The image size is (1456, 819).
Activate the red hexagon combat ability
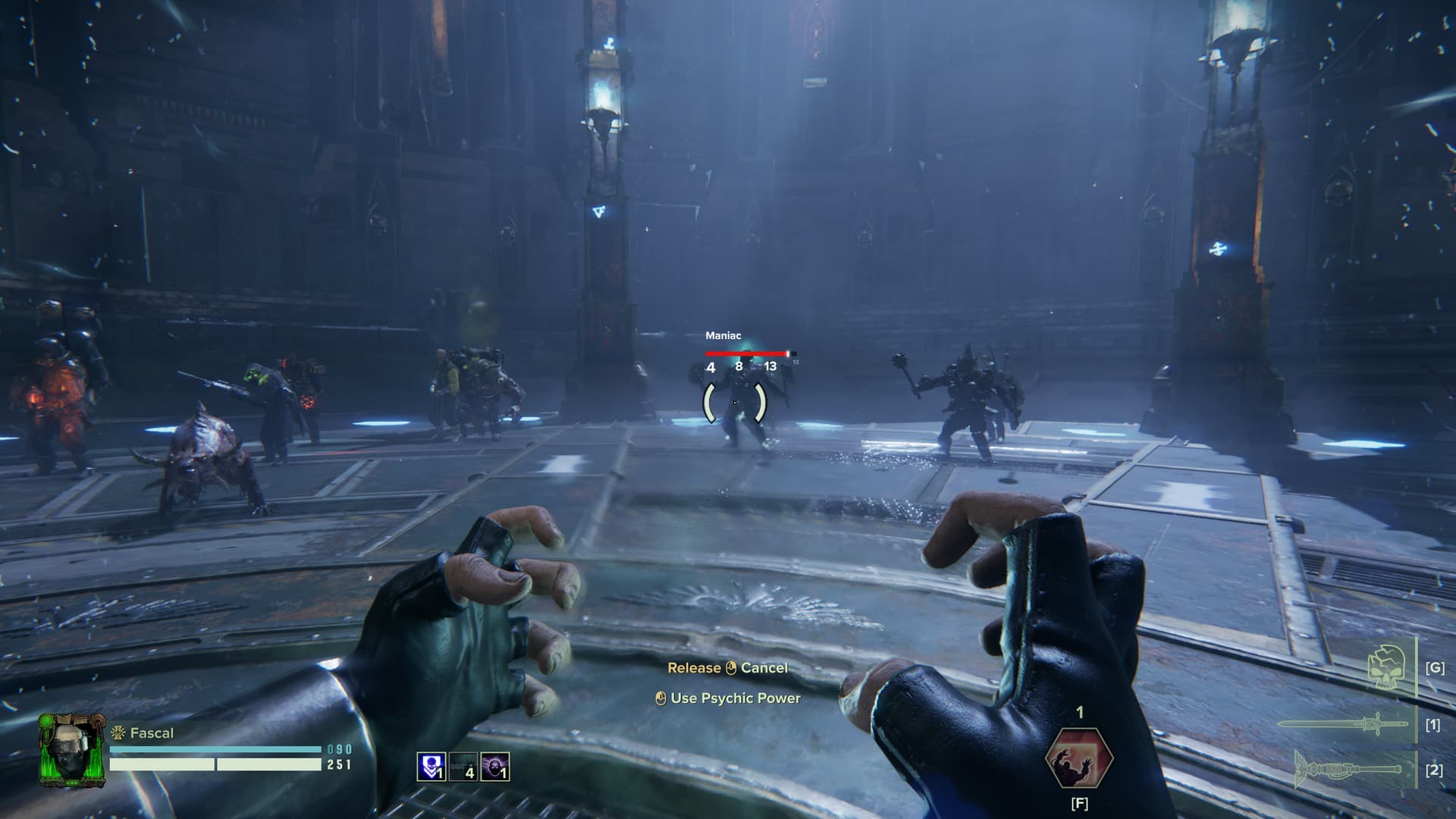(1079, 757)
